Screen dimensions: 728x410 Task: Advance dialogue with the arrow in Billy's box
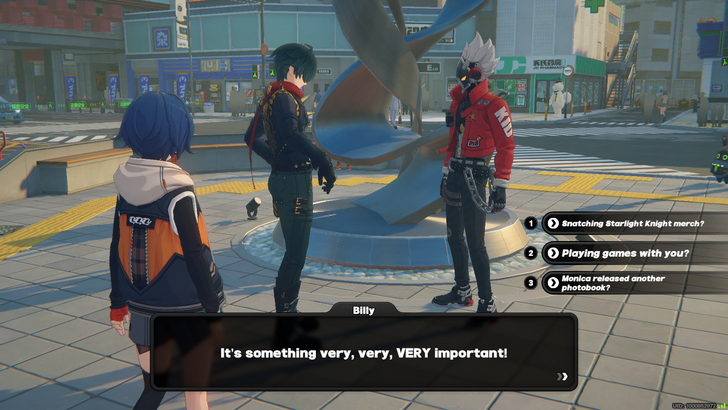(x=564, y=377)
